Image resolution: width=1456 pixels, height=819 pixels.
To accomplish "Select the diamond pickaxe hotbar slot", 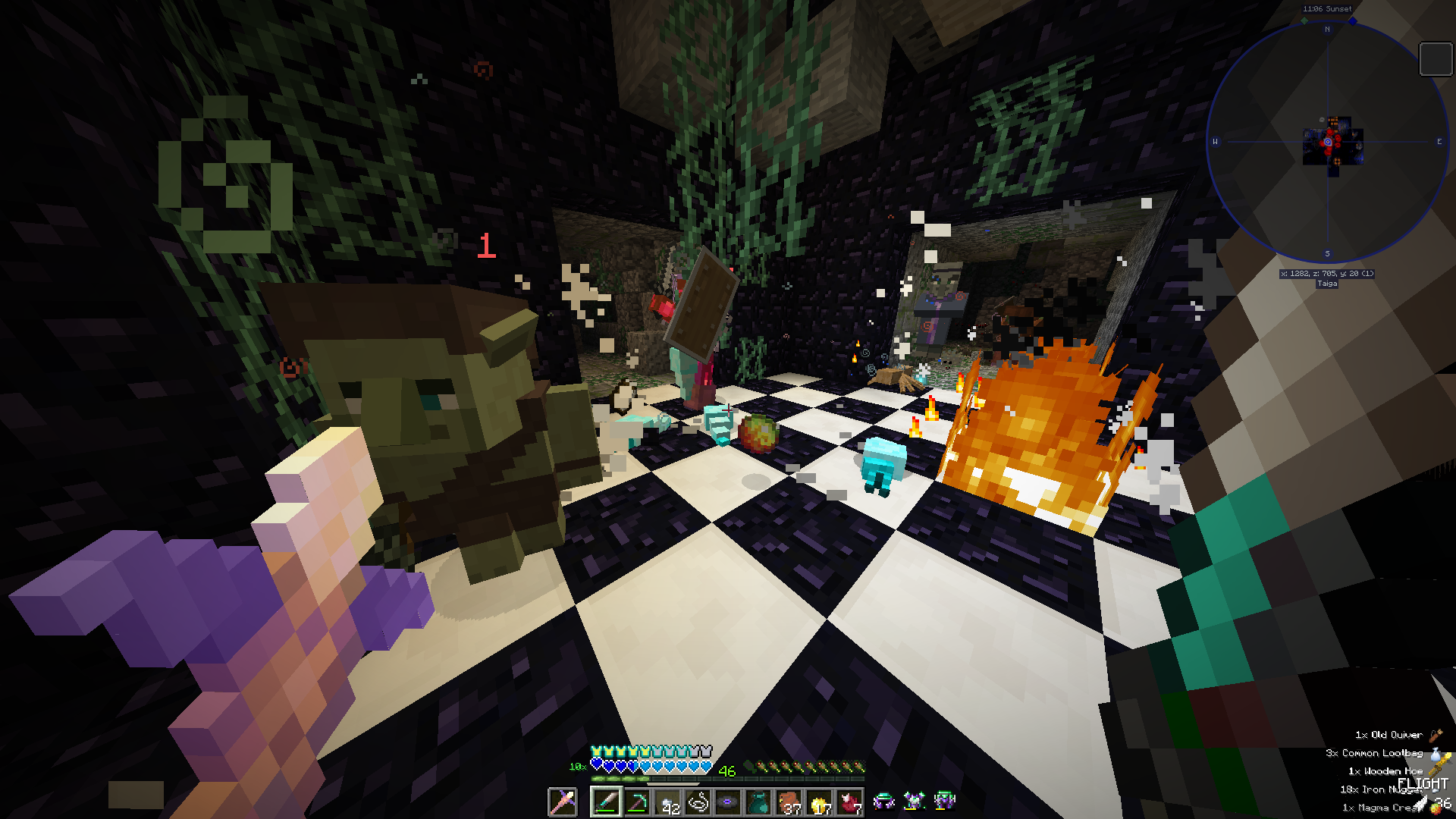I will pos(638,803).
